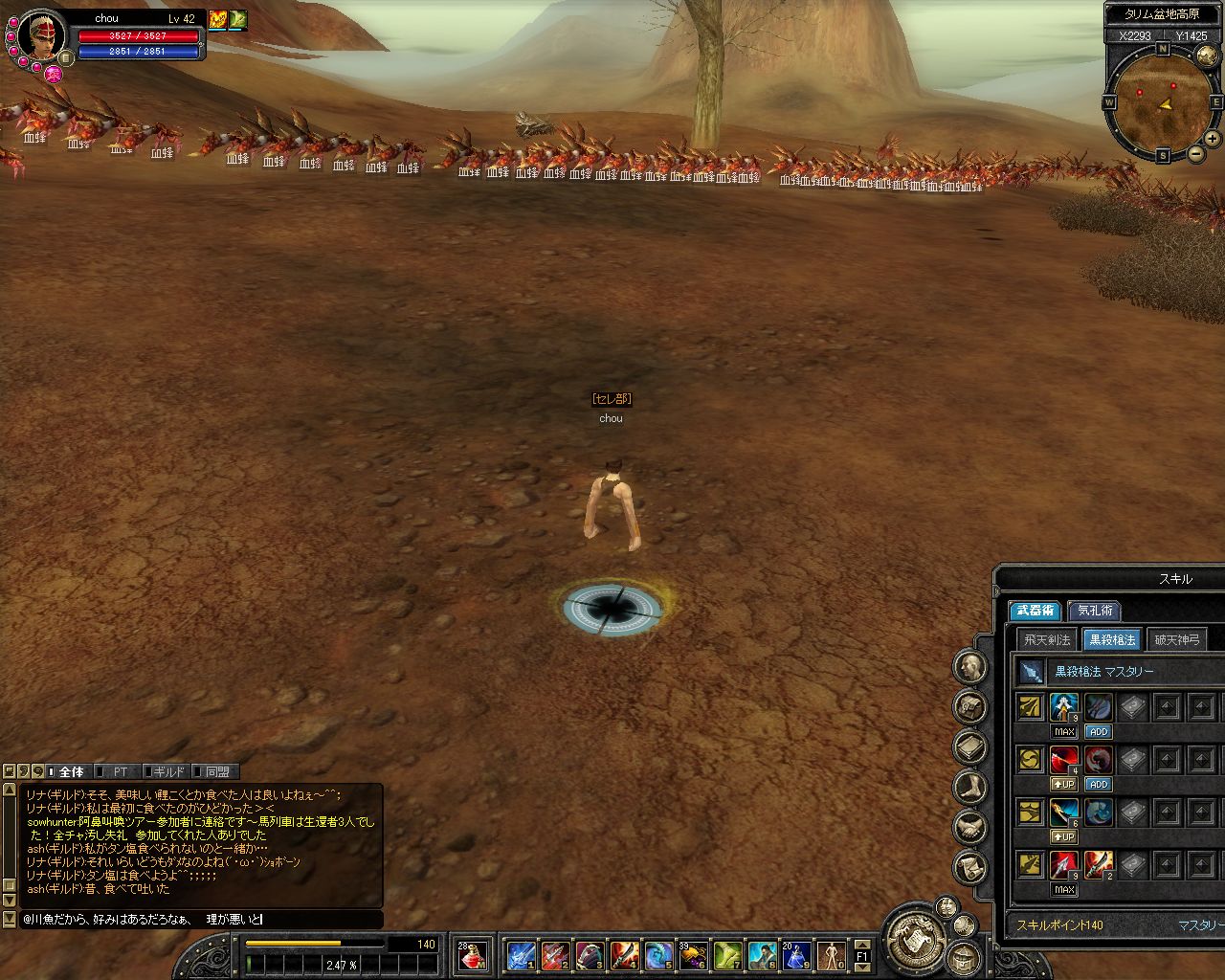Select the 飛天剣法 weapon skill tab
The height and width of the screenshot is (980, 1225).
(1047, 640)
